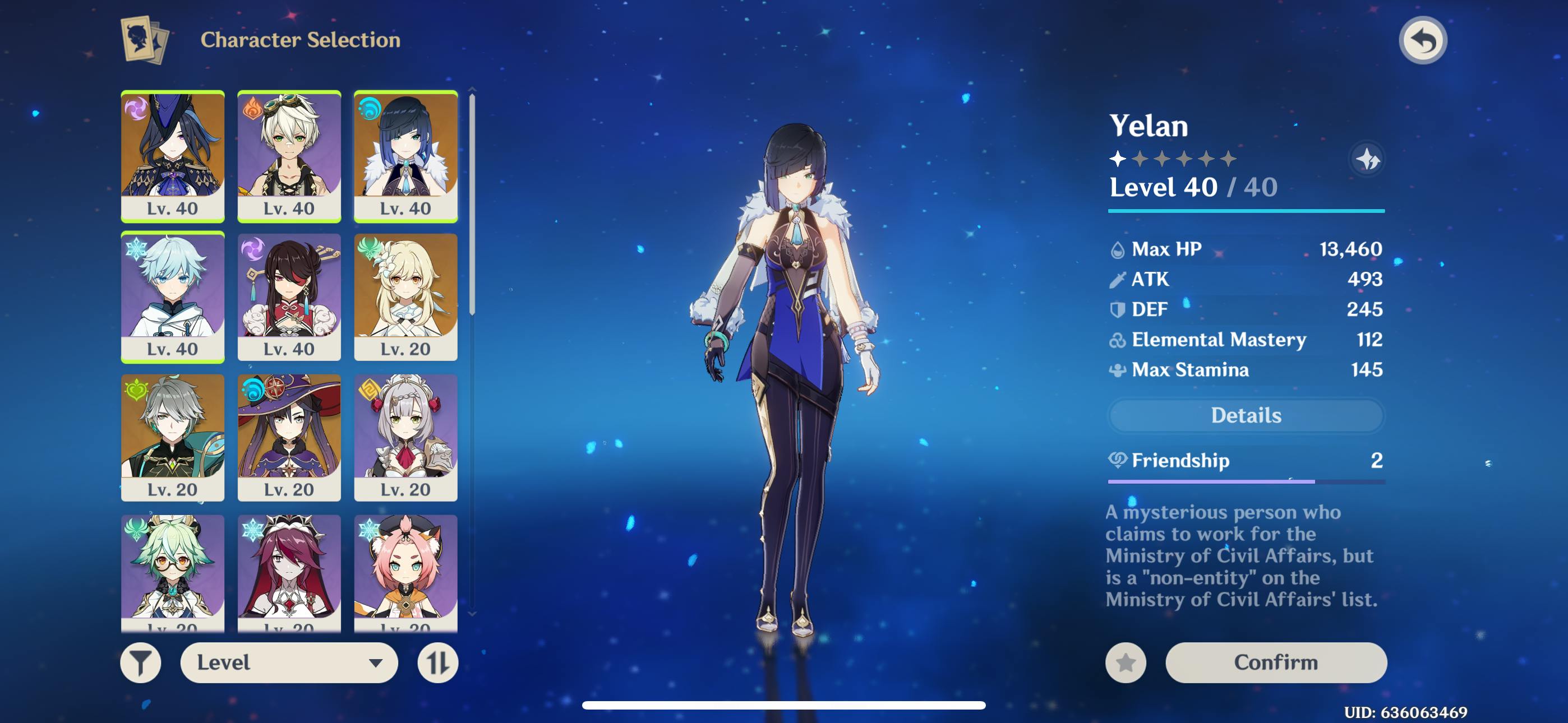Select Lumine the Traveler card
The width and height of the screenshot is (1568, 723).
tap(405, 296)
